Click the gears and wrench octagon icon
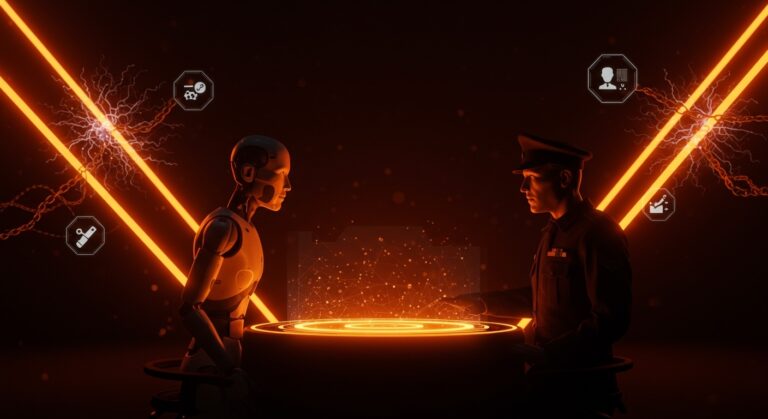 point(193,90)
